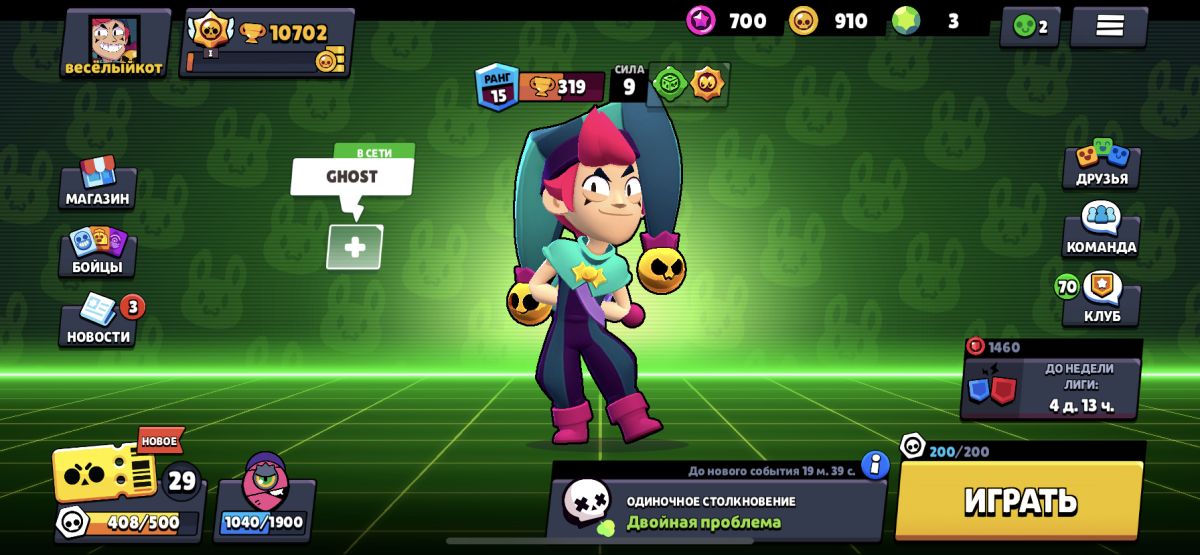Viewport: 1200px width, 555px height.
Task: View the trophy road with 10702 trophies
Action: (268, 43)
